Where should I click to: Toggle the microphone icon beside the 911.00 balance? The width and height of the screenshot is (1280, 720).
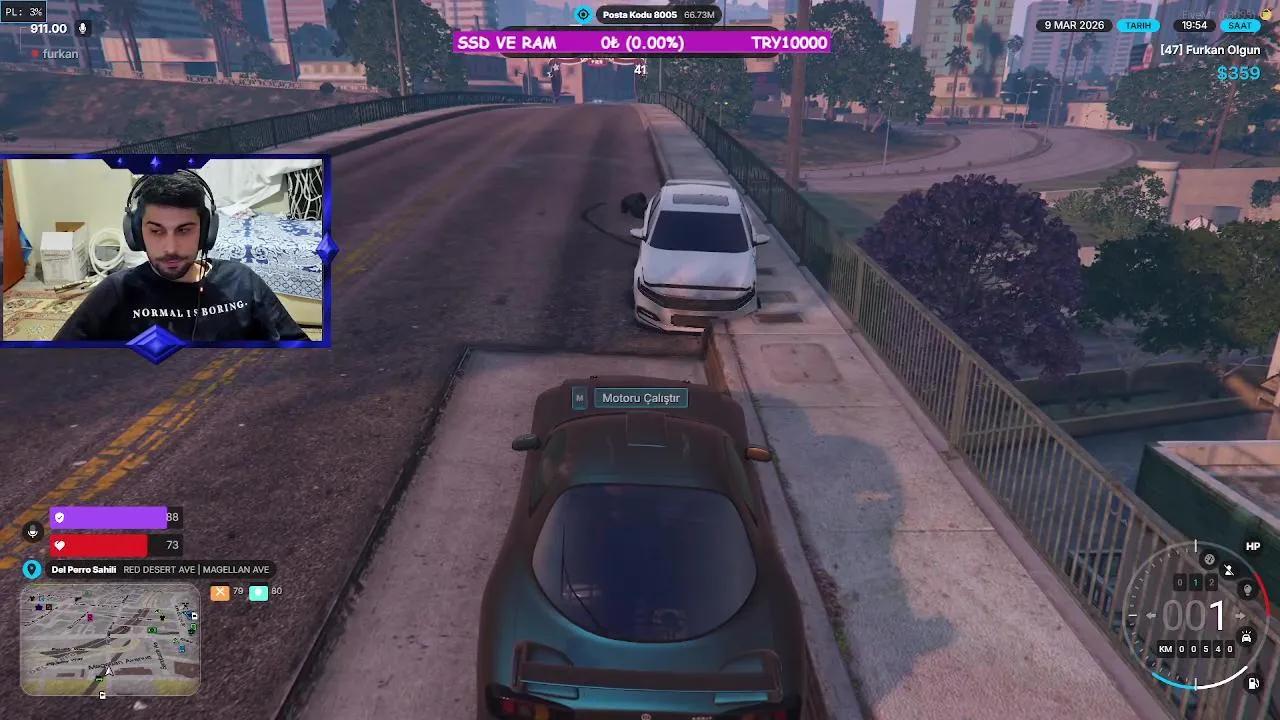82,28
